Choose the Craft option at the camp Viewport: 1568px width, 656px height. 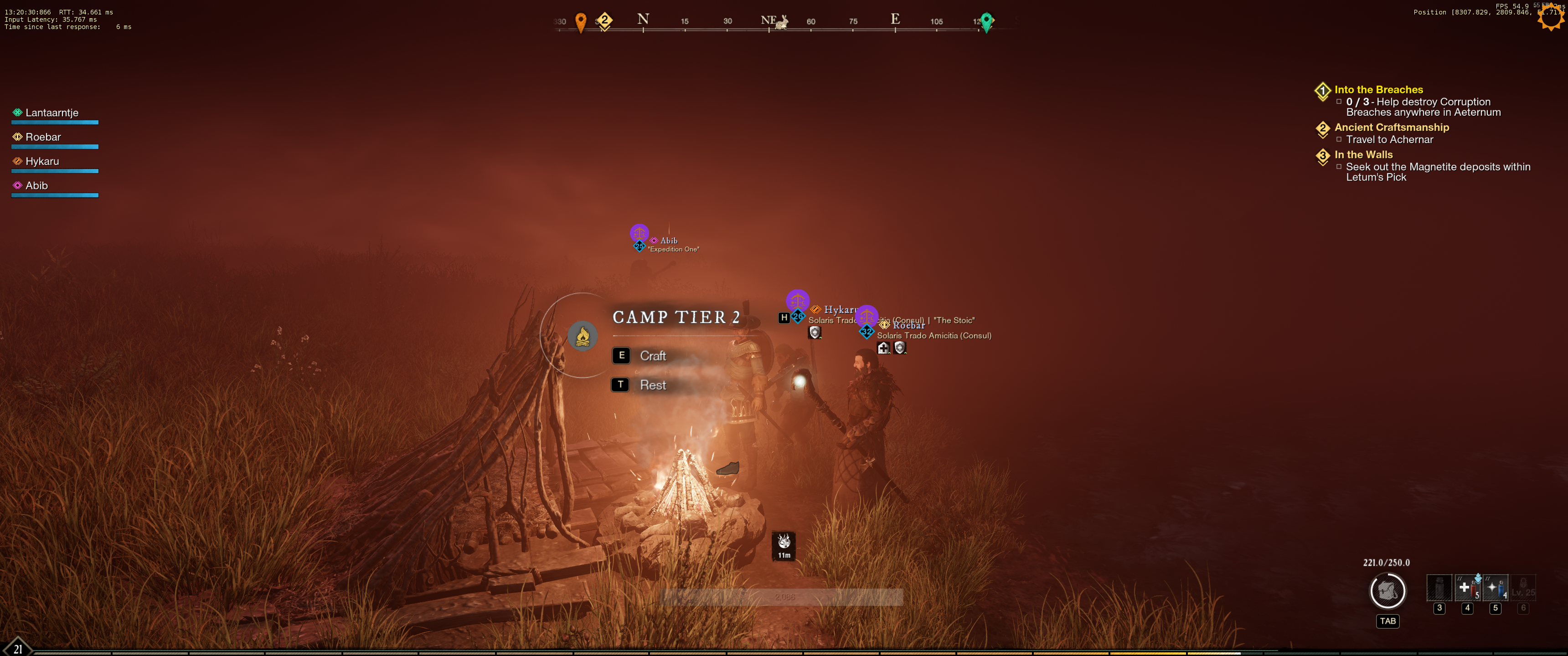(x=652, y=356)
